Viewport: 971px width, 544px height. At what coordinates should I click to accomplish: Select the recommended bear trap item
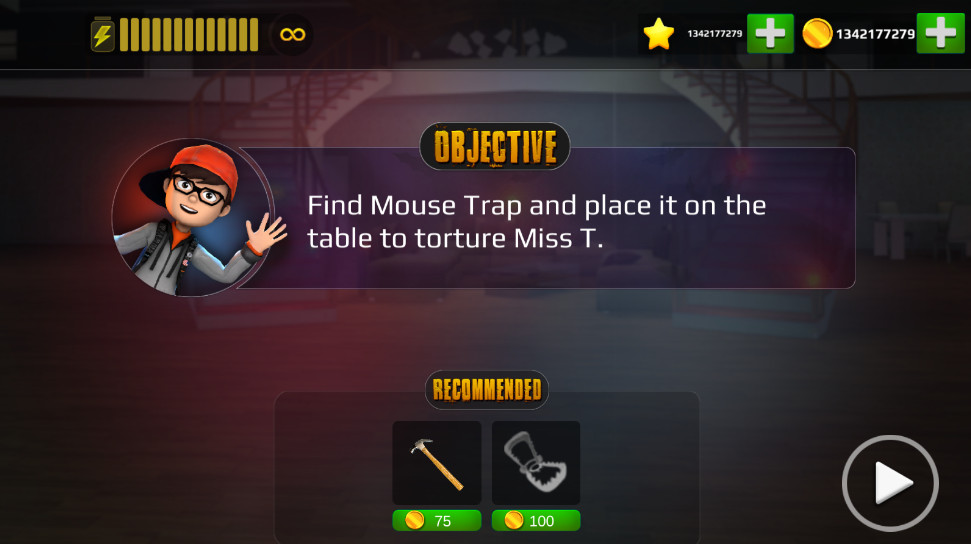[x=536, y=462]
